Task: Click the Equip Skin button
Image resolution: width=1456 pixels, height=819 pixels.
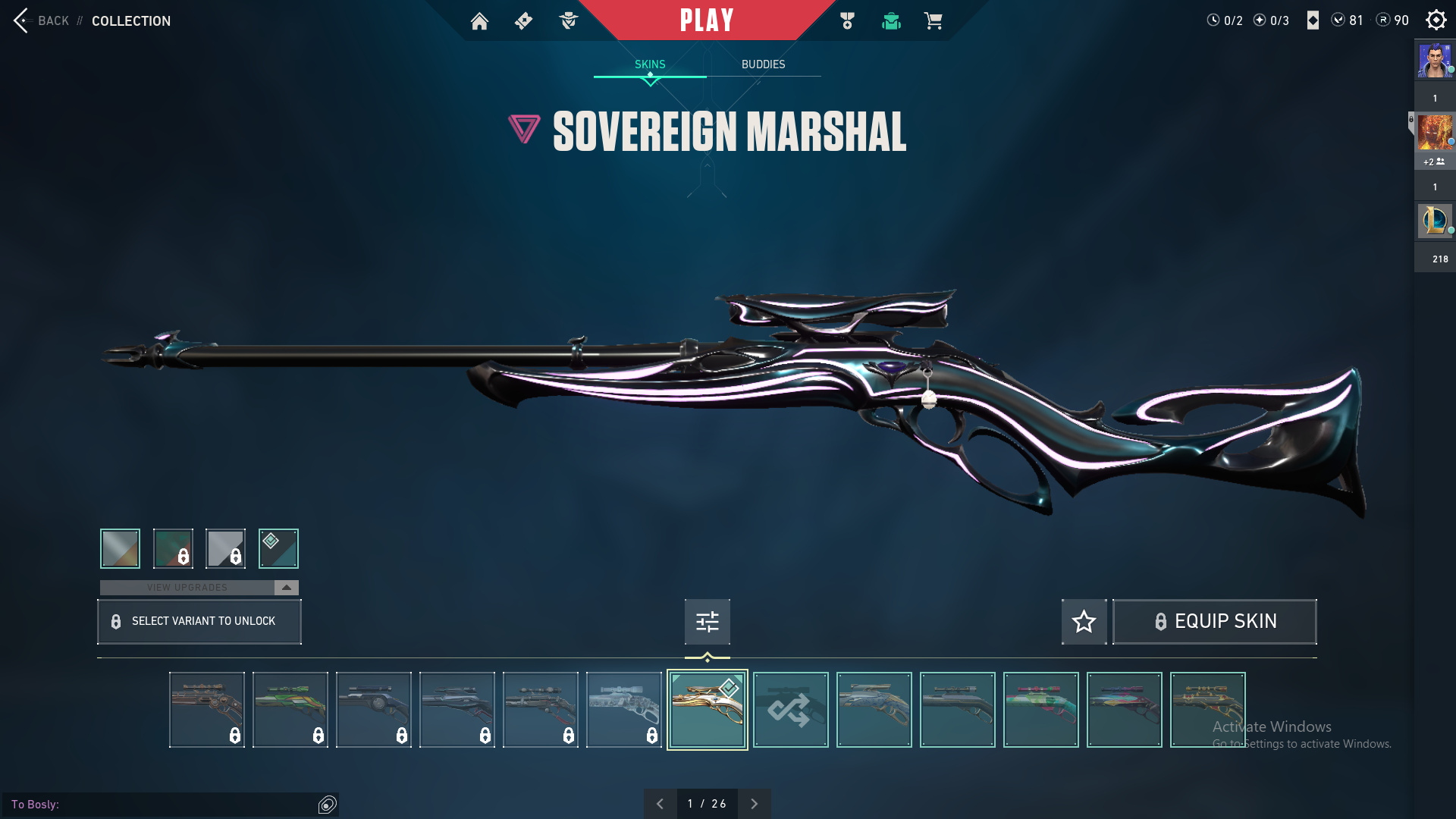Action: tap(1214, 622)
